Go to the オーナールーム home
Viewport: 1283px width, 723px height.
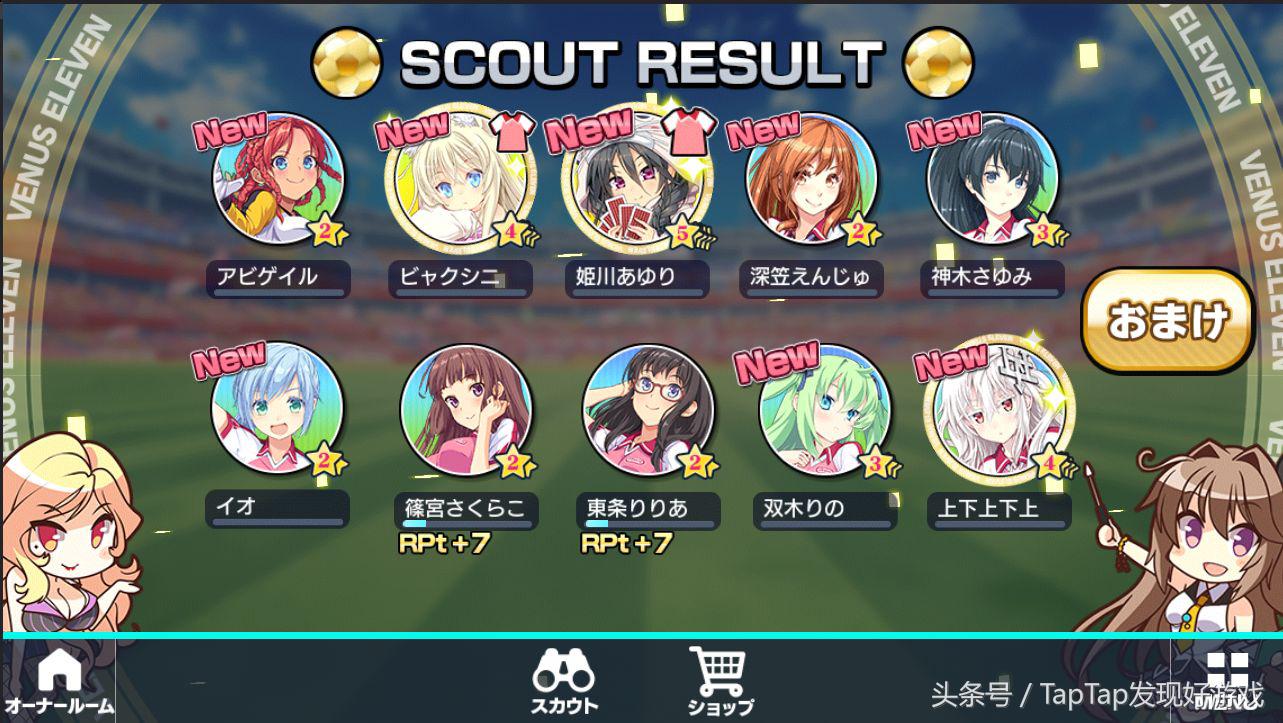(x=59, y=679)
